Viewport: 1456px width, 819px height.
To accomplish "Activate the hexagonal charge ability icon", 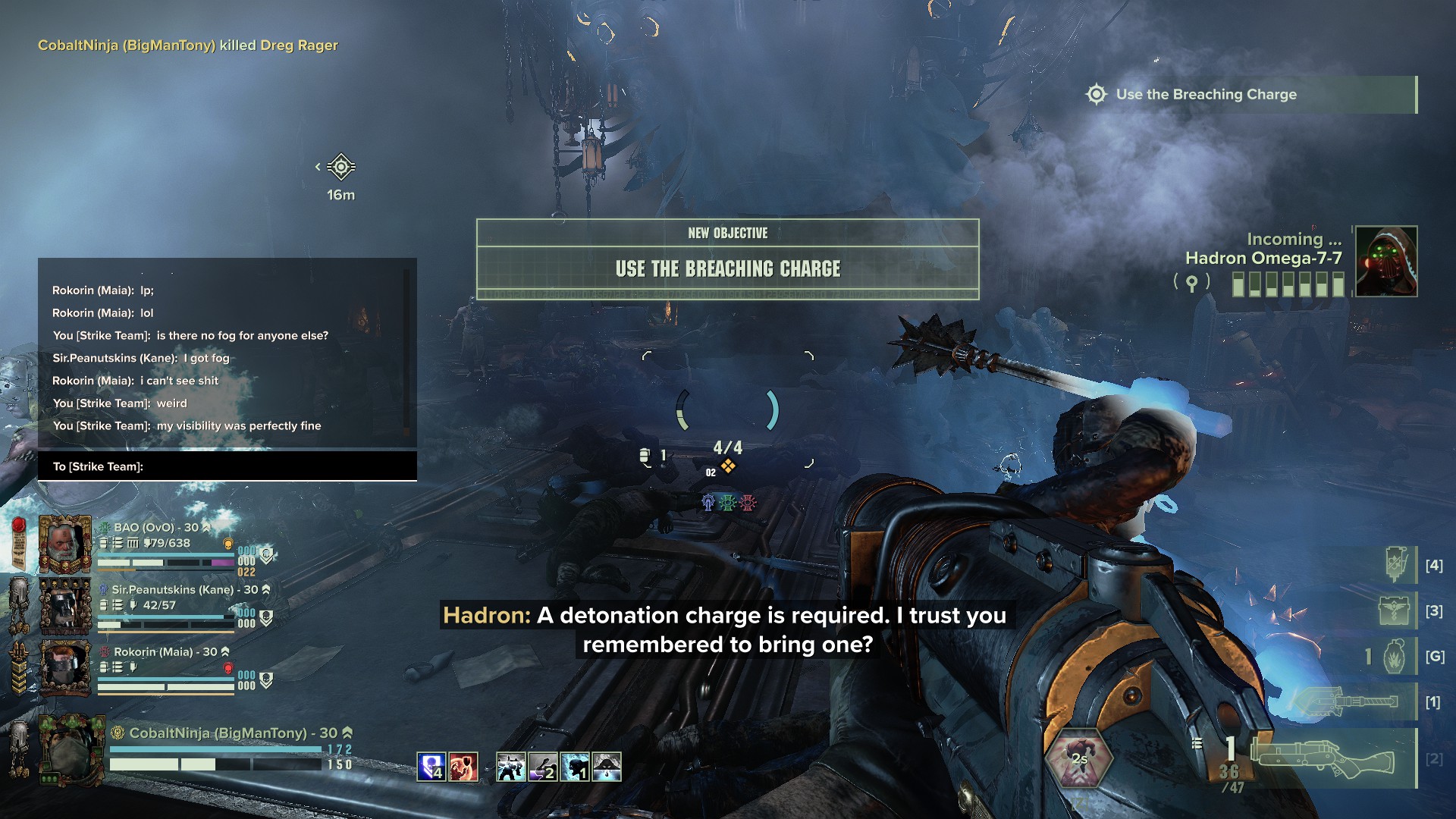I will 1078,759.
